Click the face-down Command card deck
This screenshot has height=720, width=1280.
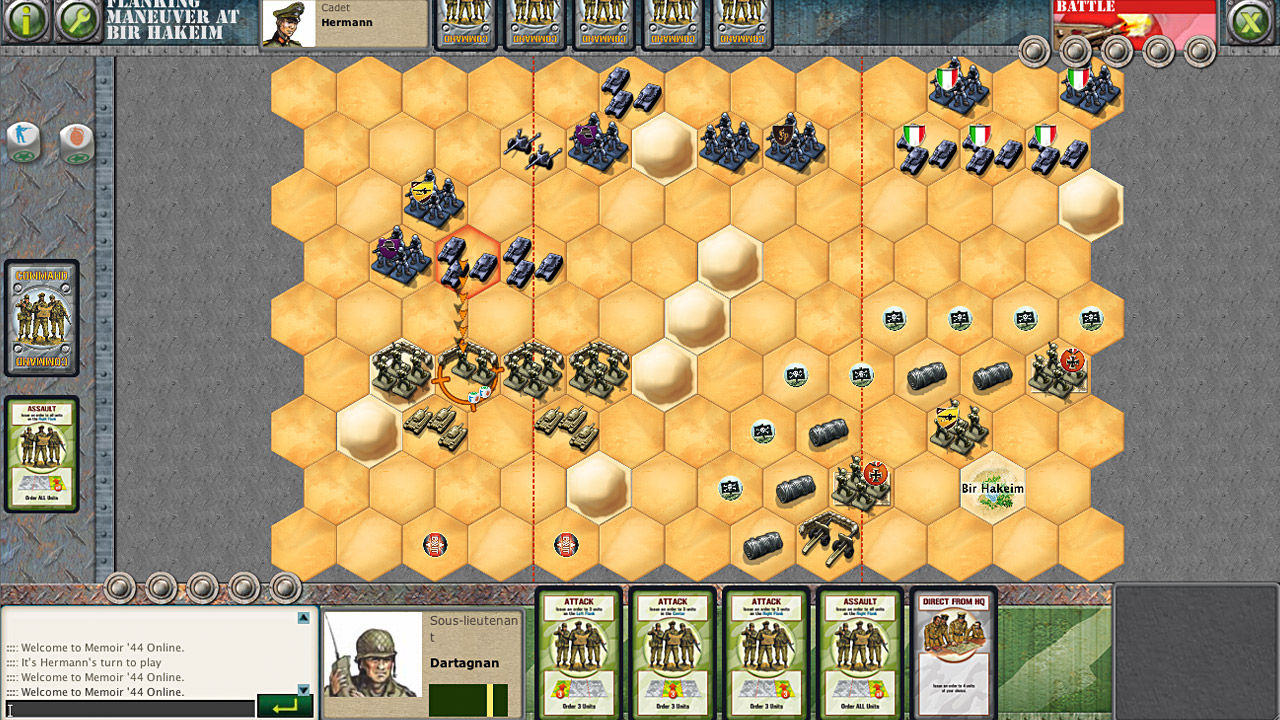tap(42, 317)
